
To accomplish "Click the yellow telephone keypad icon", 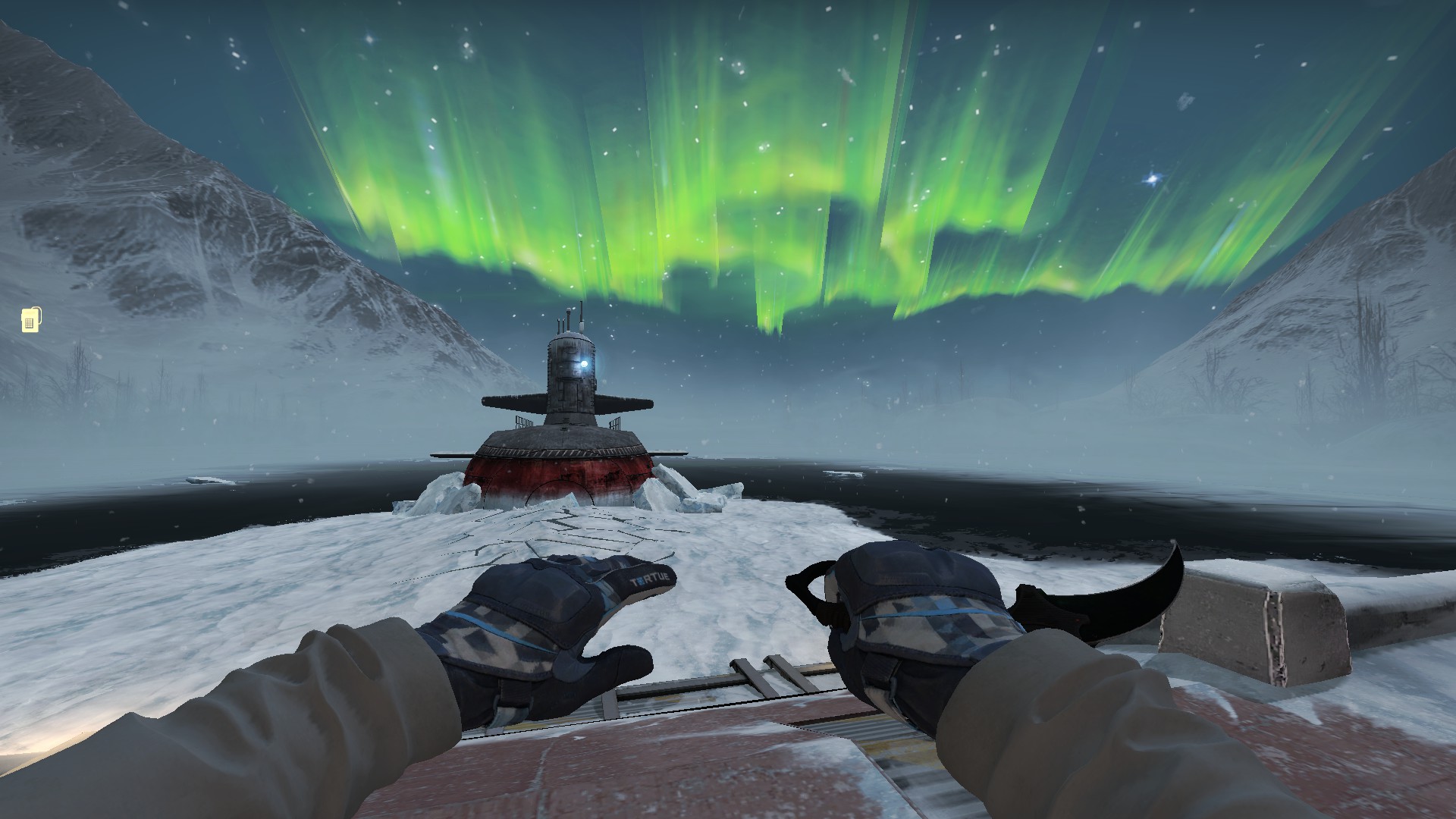I will 30,320.
